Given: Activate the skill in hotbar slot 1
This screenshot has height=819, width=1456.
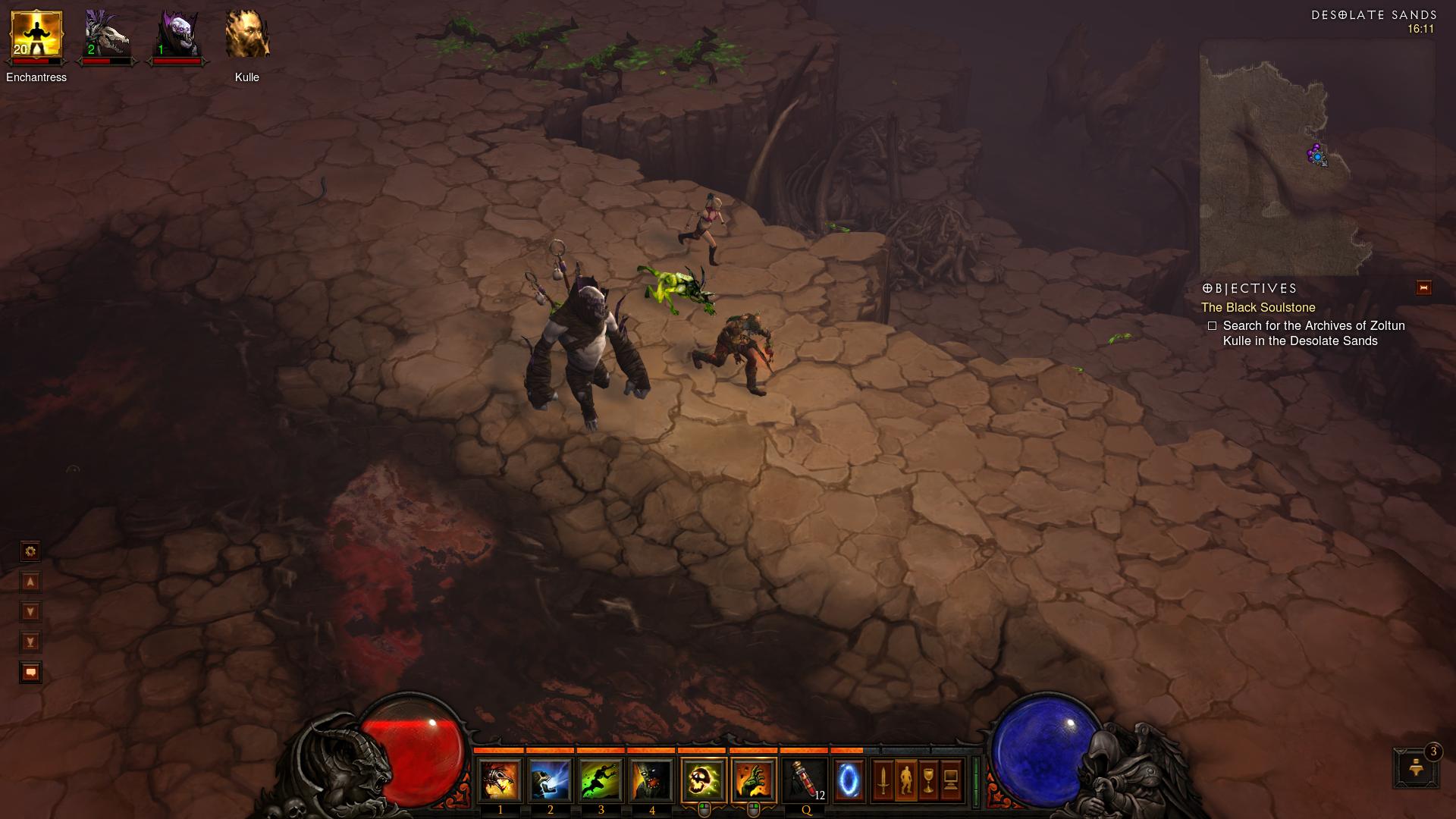Looking at the screenshot, I should 500,780.
